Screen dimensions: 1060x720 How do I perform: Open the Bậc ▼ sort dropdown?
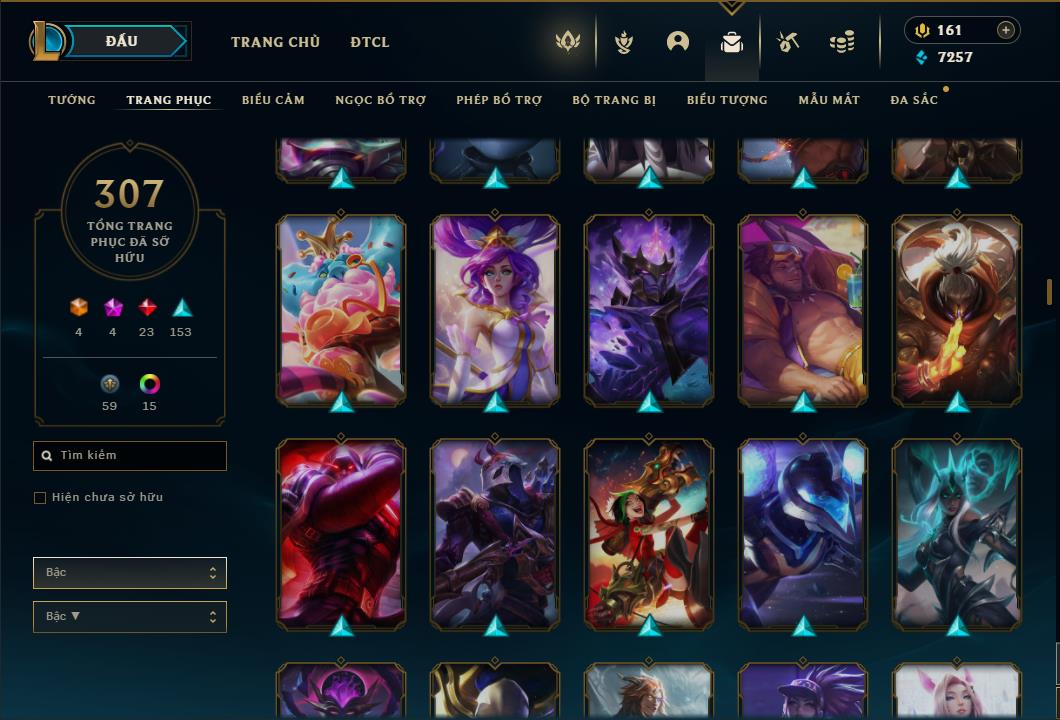(x=130, y=617)
